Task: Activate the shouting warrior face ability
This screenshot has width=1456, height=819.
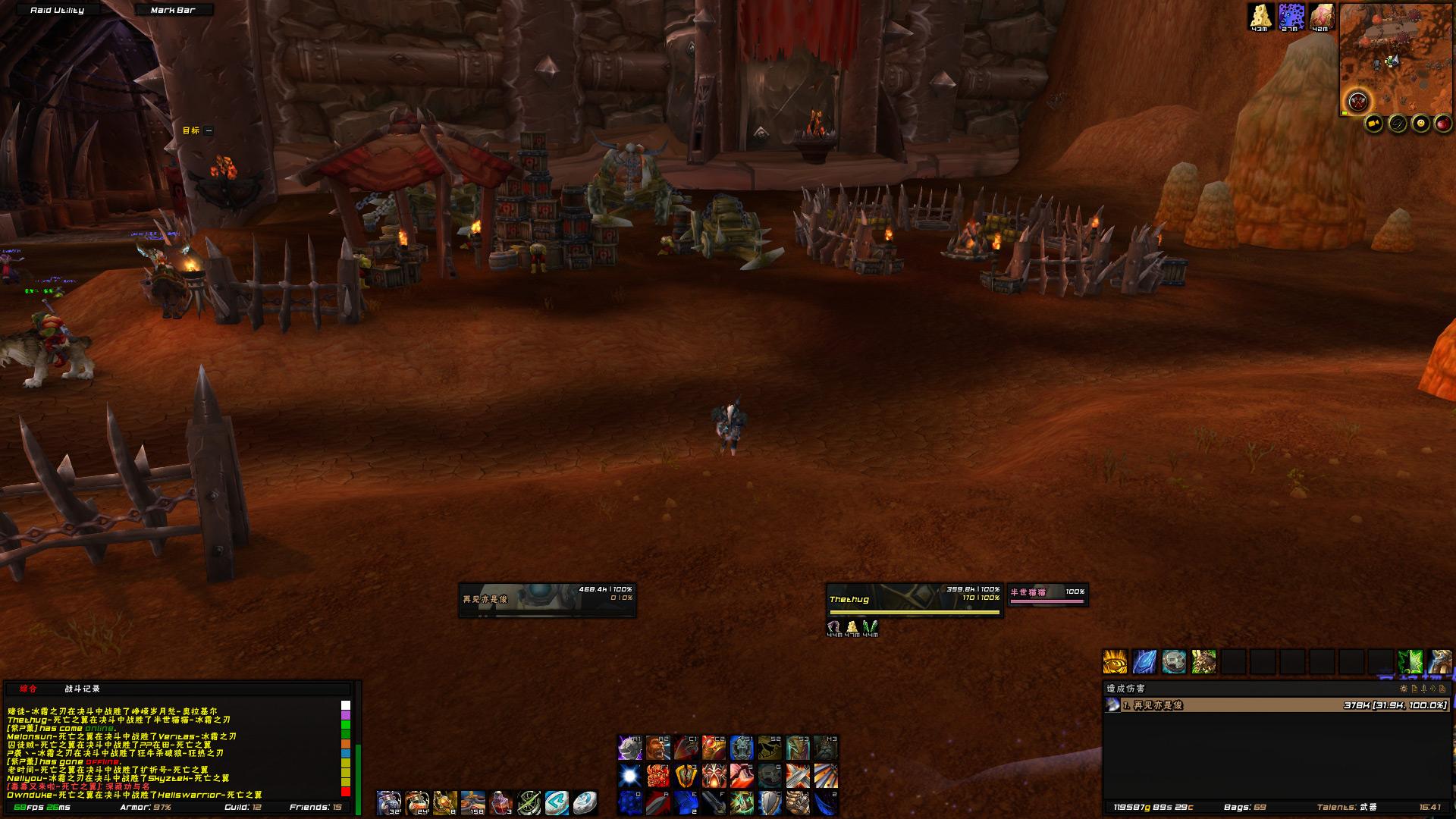Action: click(658, 748)
